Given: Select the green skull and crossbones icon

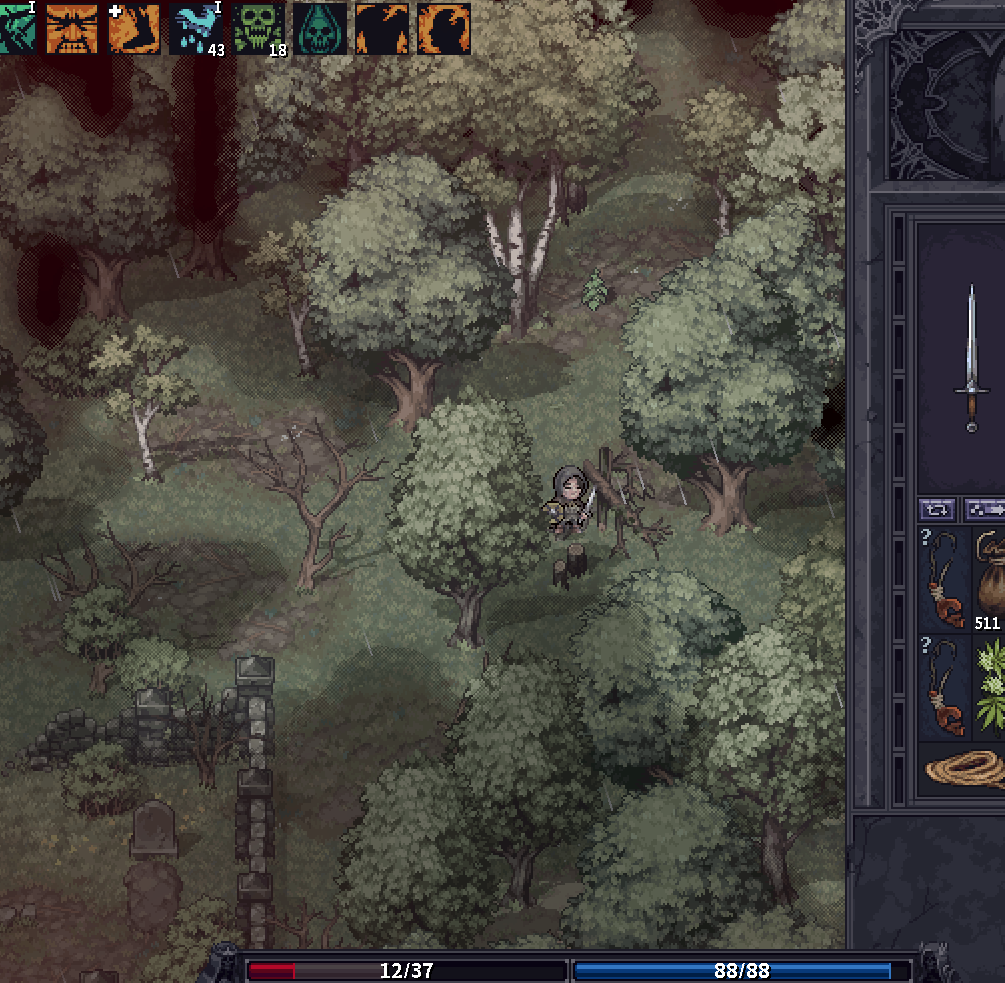Looking at the screenshot, I should point(258,28).
